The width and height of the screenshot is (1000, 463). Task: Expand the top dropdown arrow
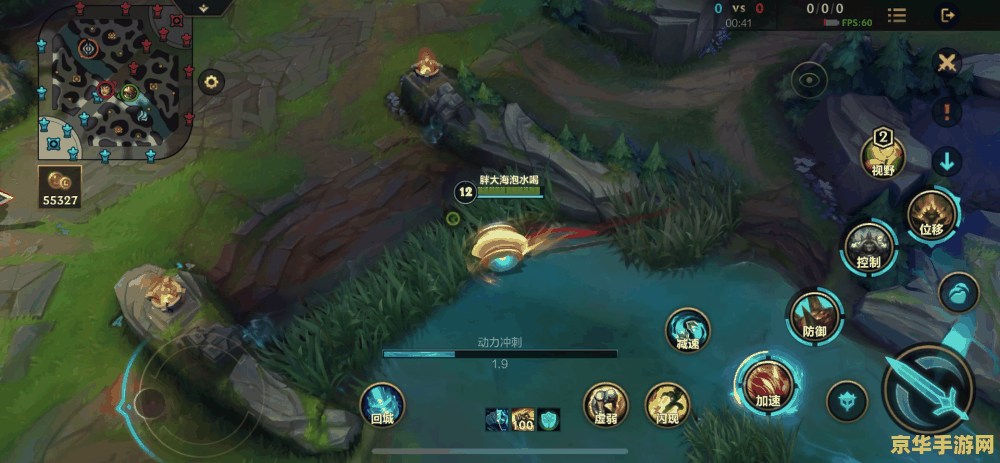pyautogui.click(x=203, y=7)
